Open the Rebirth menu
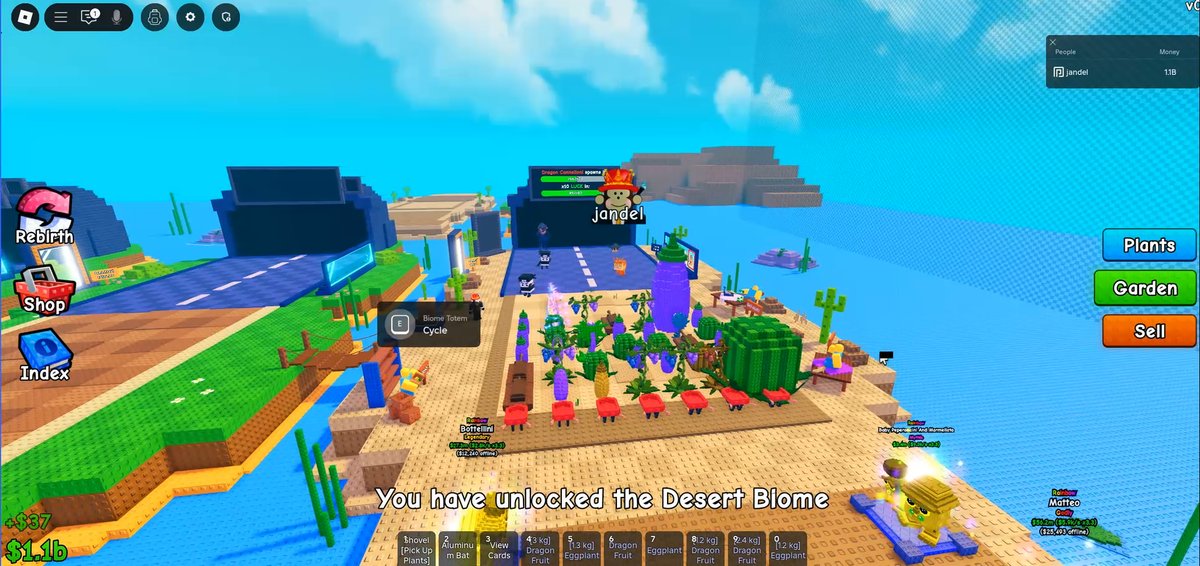The width and height of the screenshot is (1200, 566). (44, 218)
